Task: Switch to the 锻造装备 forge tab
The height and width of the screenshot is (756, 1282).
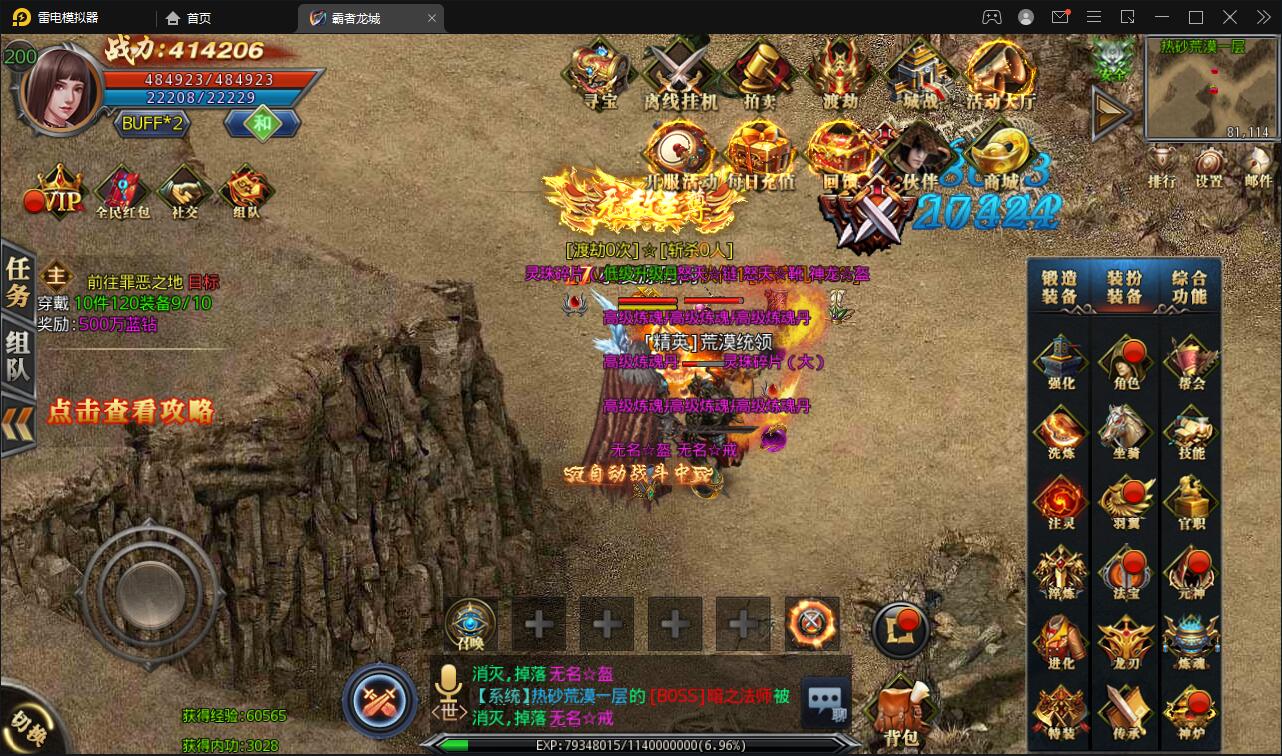Action: [x=1059, y=287]
